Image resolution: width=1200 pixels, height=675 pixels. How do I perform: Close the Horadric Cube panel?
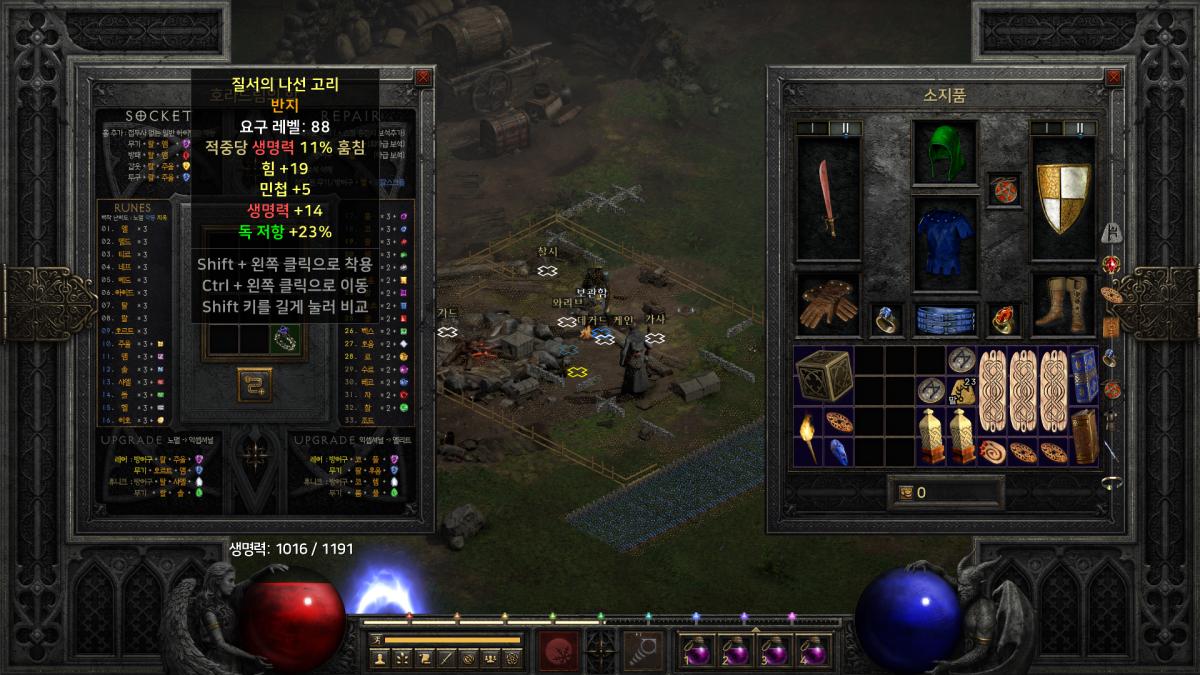point(423,76)
